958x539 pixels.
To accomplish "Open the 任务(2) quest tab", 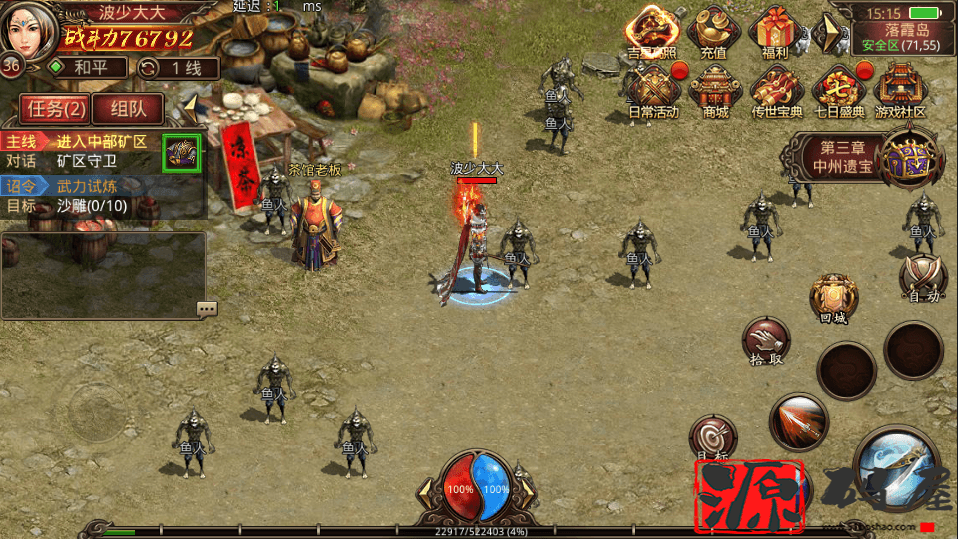I will (x=56, y=108).
